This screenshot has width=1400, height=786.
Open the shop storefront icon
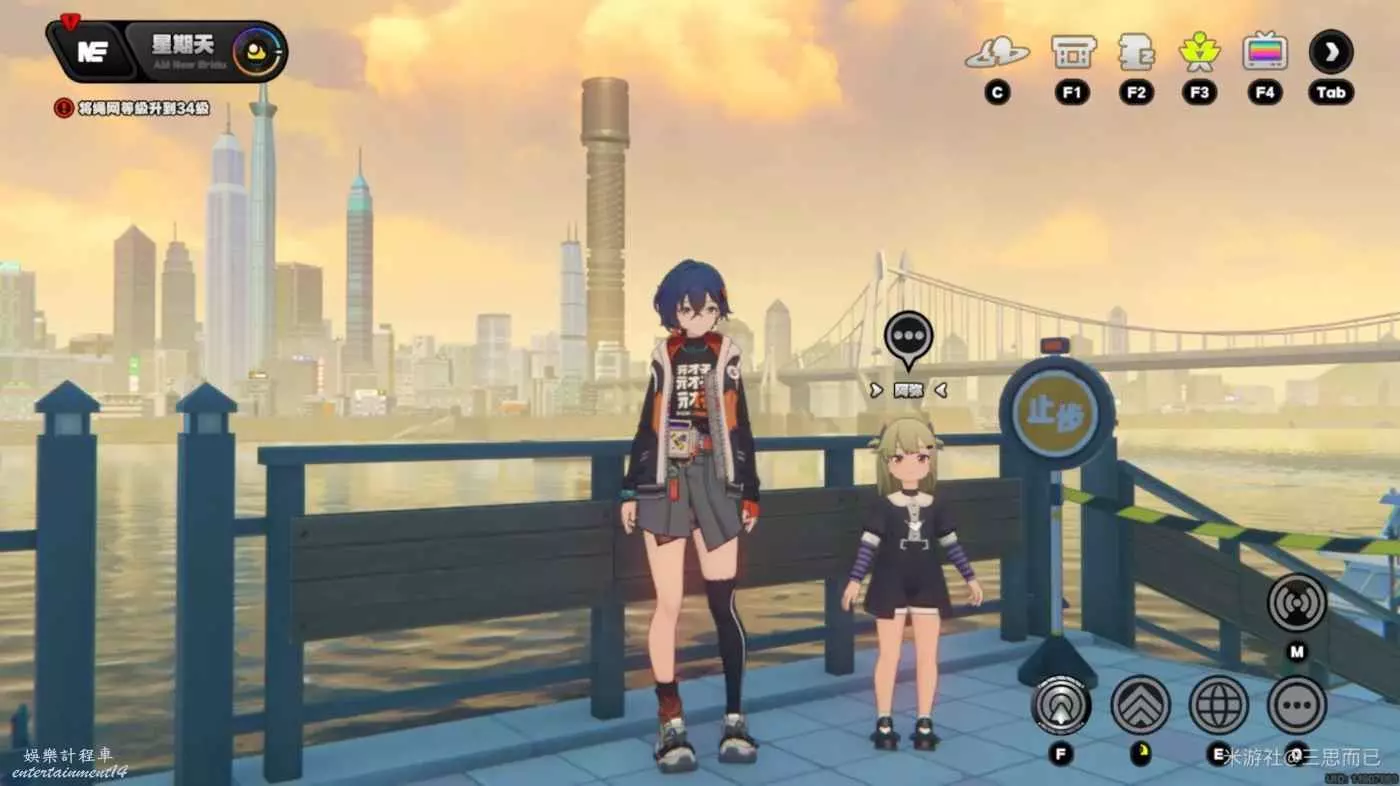pyautogui.click(x=1073, y=52)
